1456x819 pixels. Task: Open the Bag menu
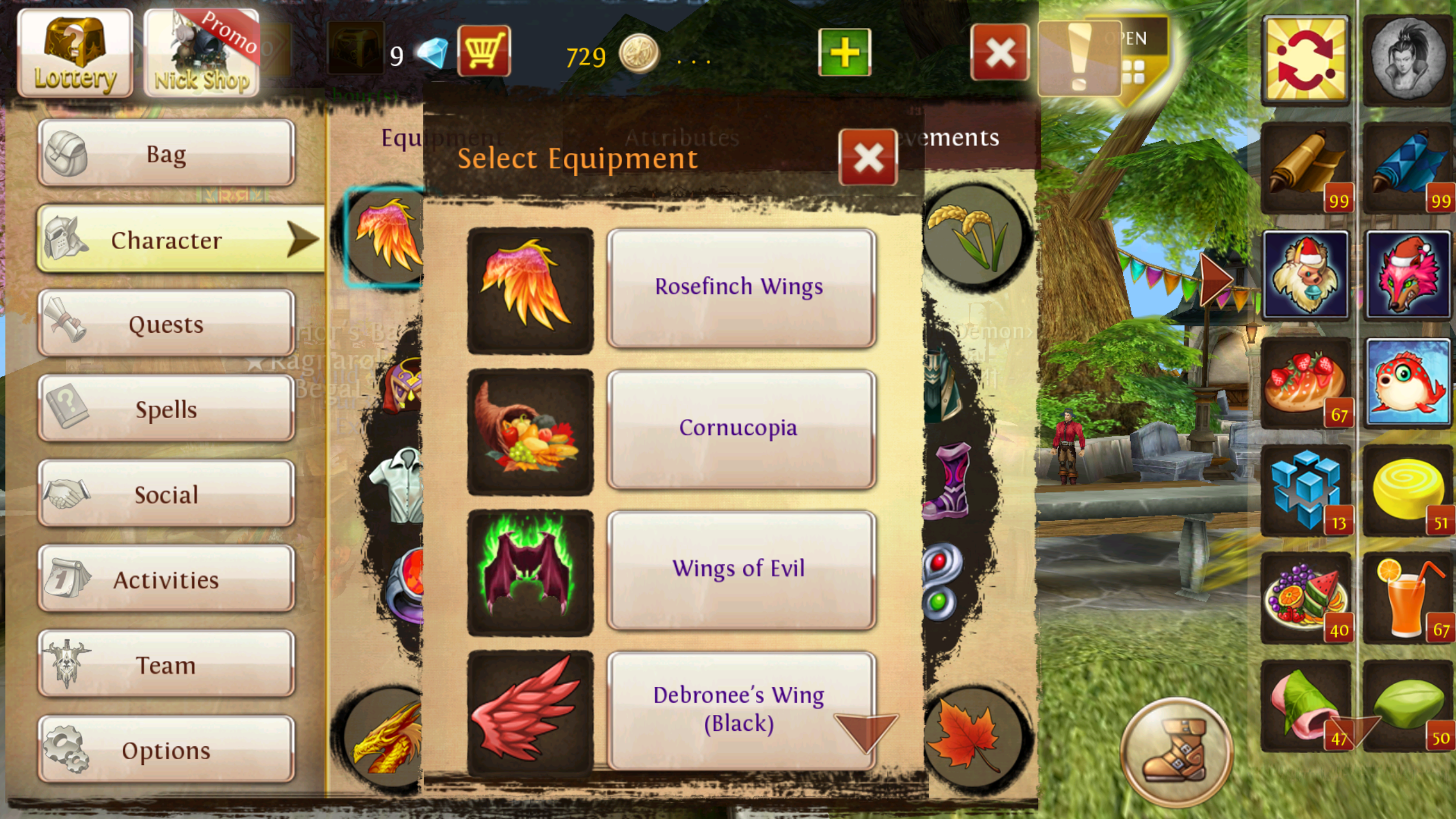pyautogui.click(x=166, y=154)
